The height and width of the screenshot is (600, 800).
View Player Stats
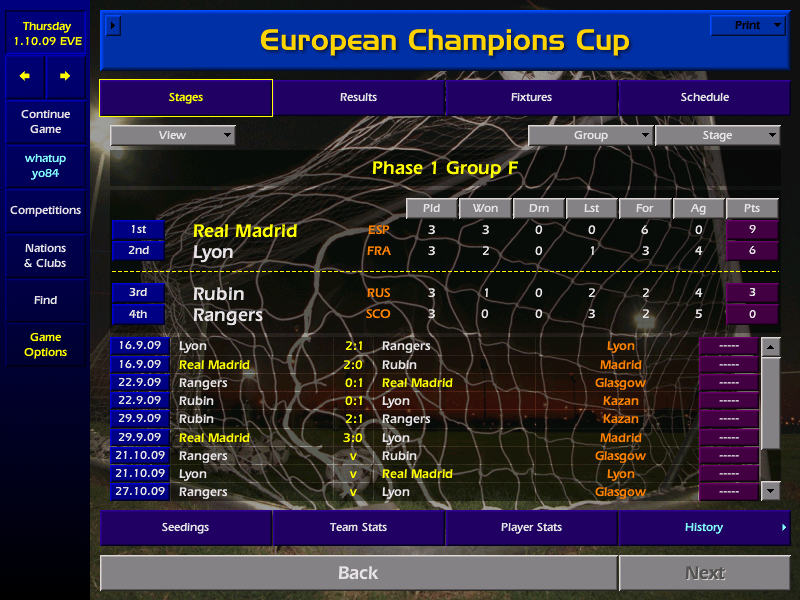pyautogui.click(x=531, y=527)
